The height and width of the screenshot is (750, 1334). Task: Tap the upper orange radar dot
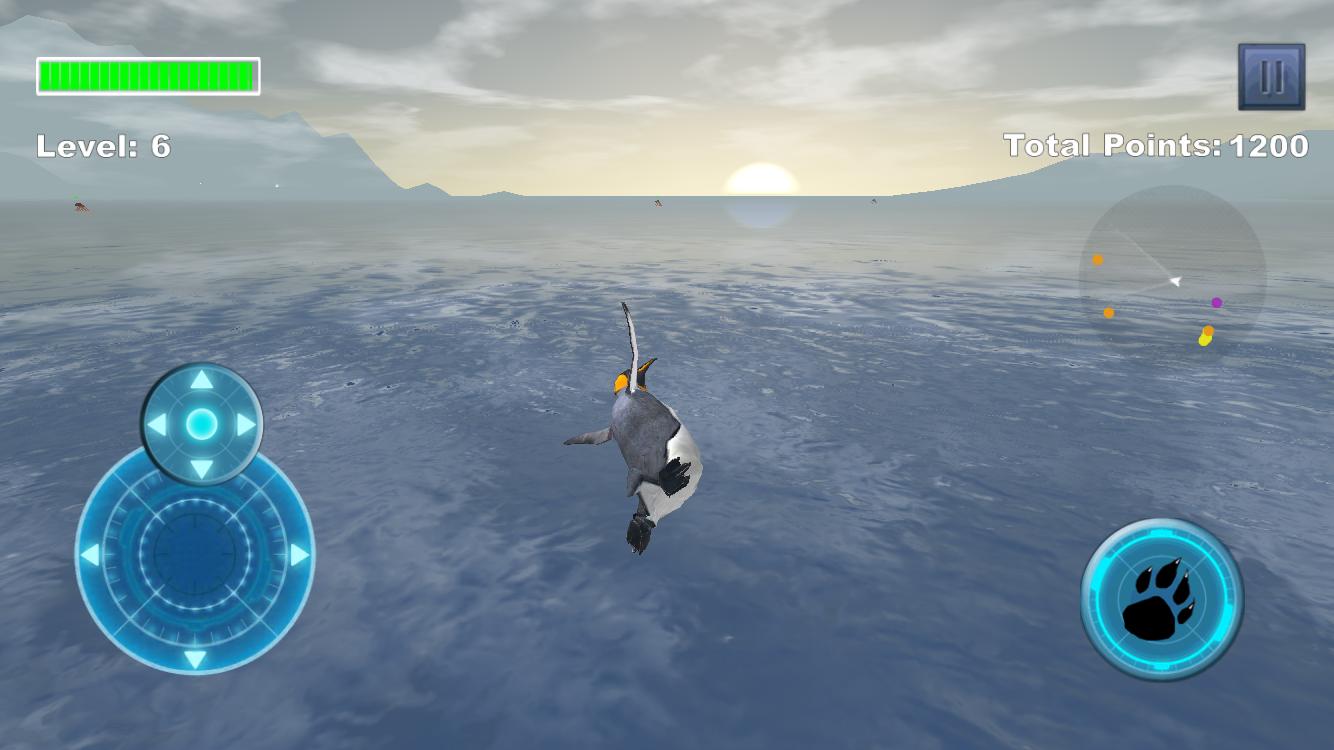tap(1097, 258)
